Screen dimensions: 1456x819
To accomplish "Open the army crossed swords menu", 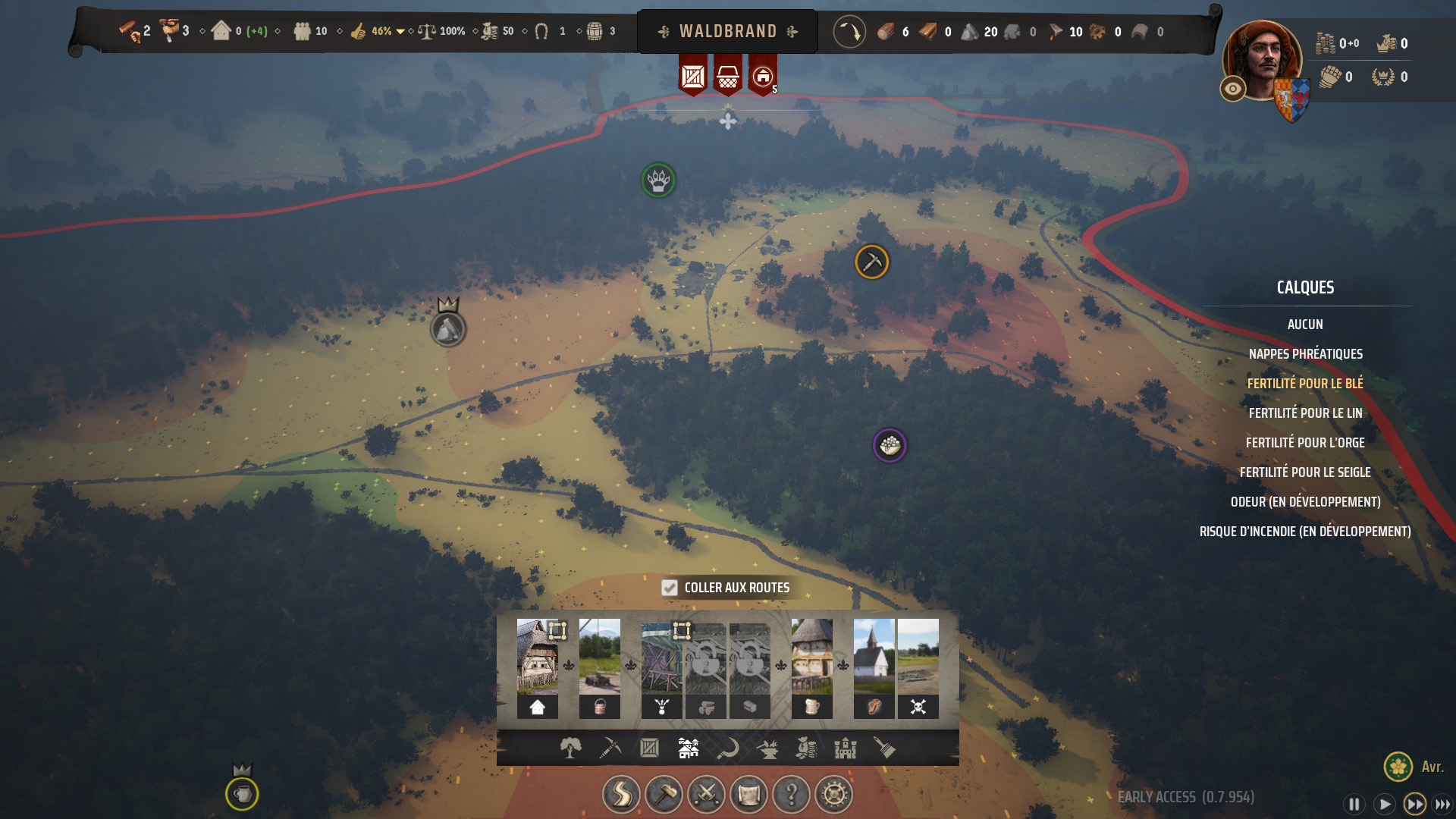I will point(706,795).
